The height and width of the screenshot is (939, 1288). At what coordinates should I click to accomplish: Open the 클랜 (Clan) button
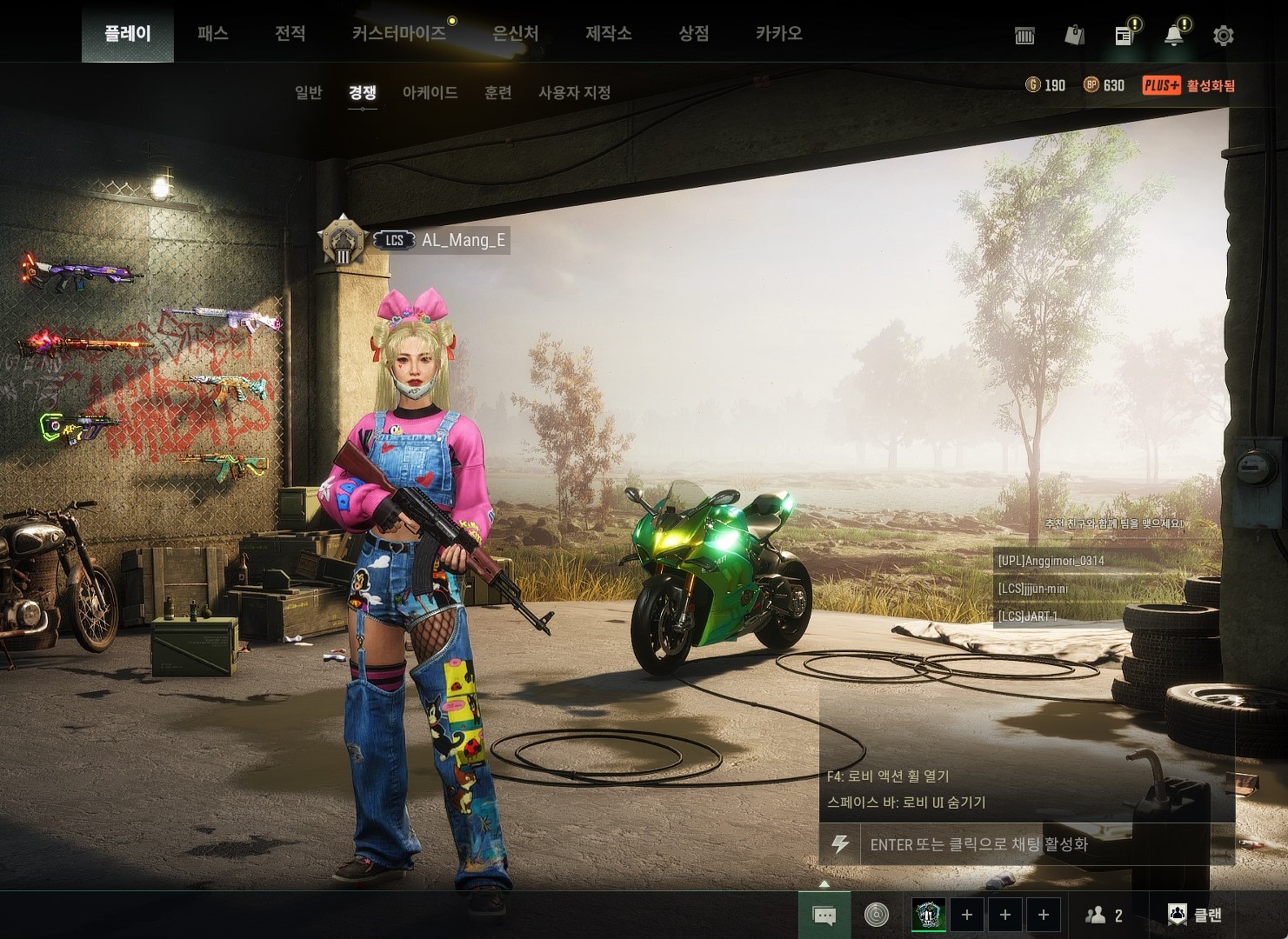[1195, 915]
